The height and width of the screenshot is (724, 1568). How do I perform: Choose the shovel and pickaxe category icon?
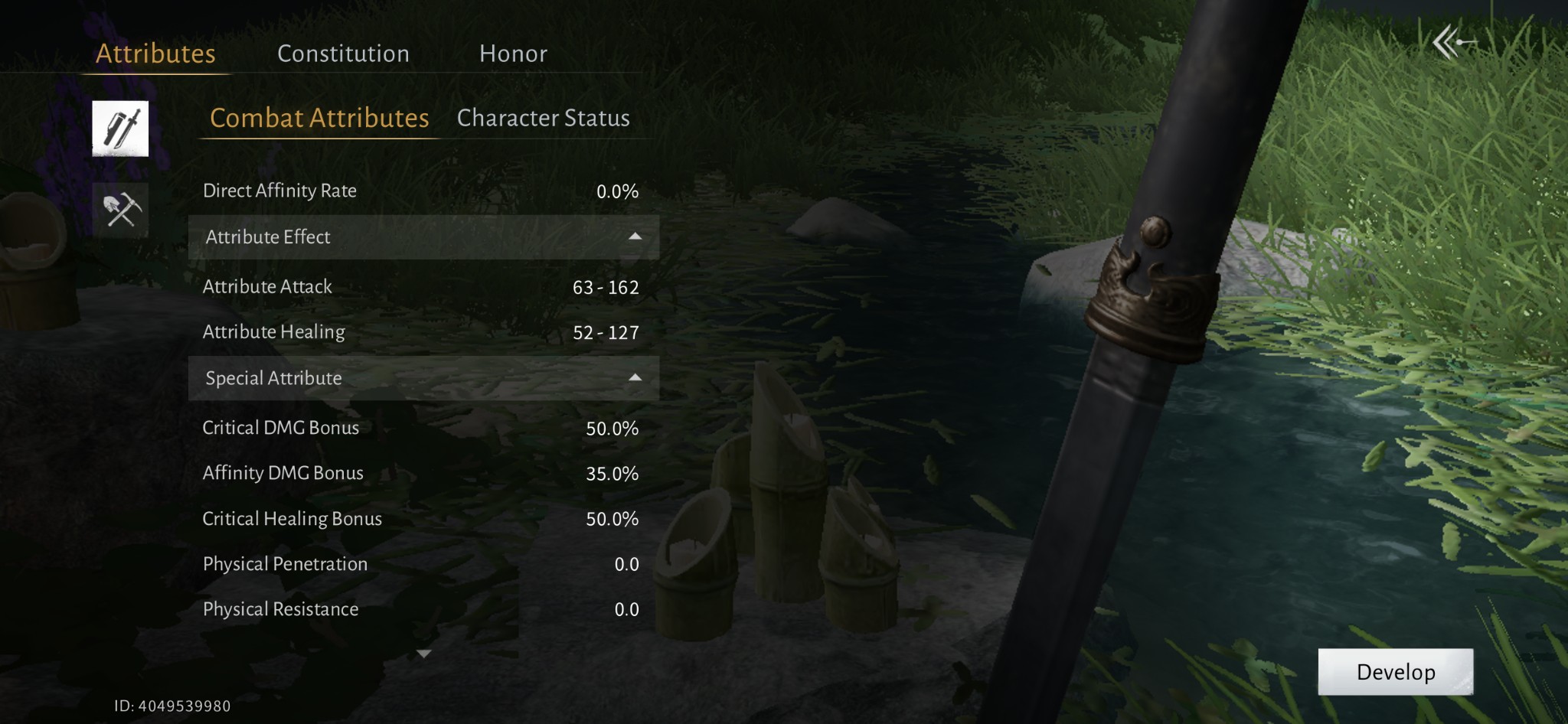coord(121,209)
